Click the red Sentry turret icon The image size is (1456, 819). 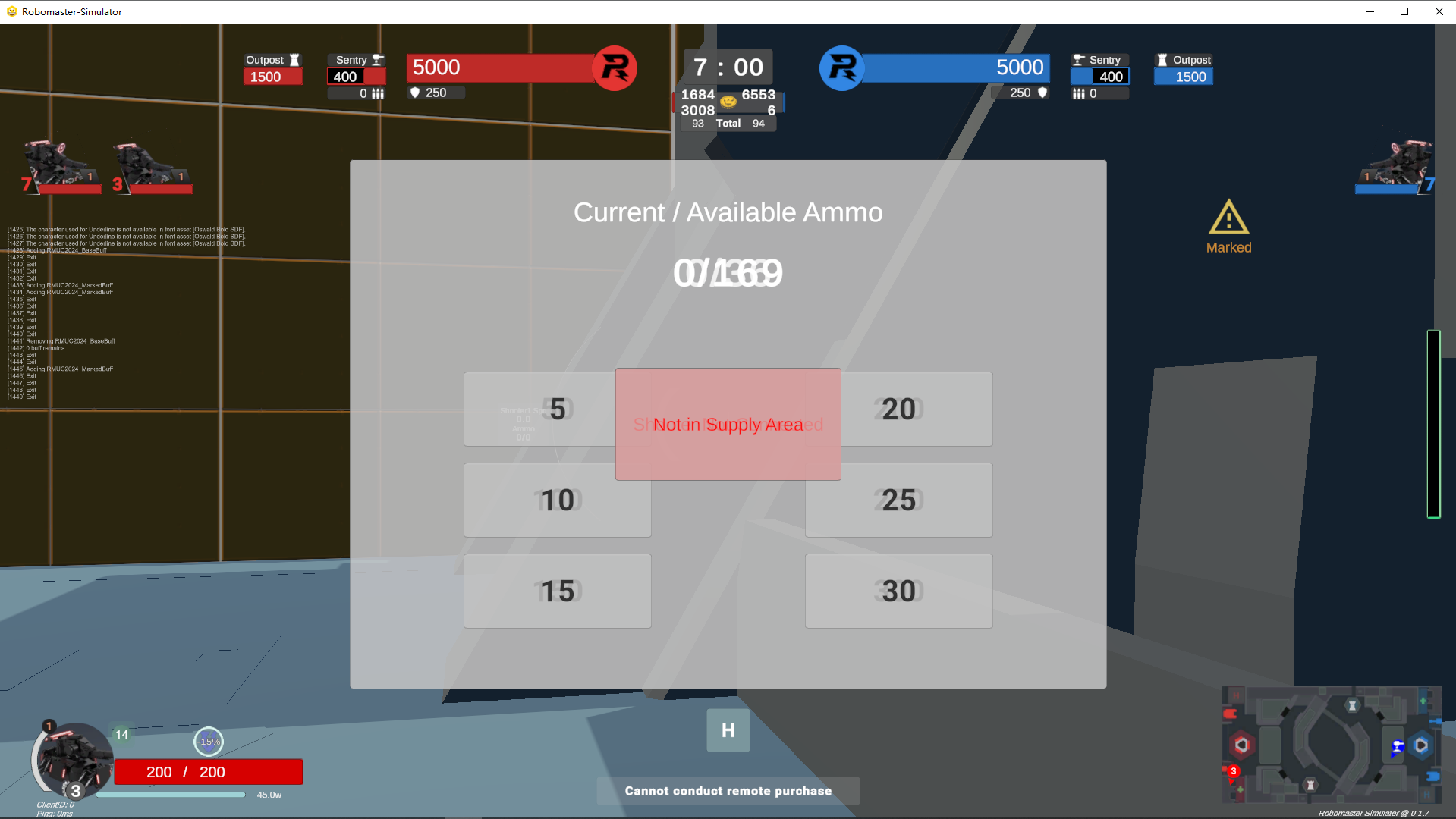(376, 59)
